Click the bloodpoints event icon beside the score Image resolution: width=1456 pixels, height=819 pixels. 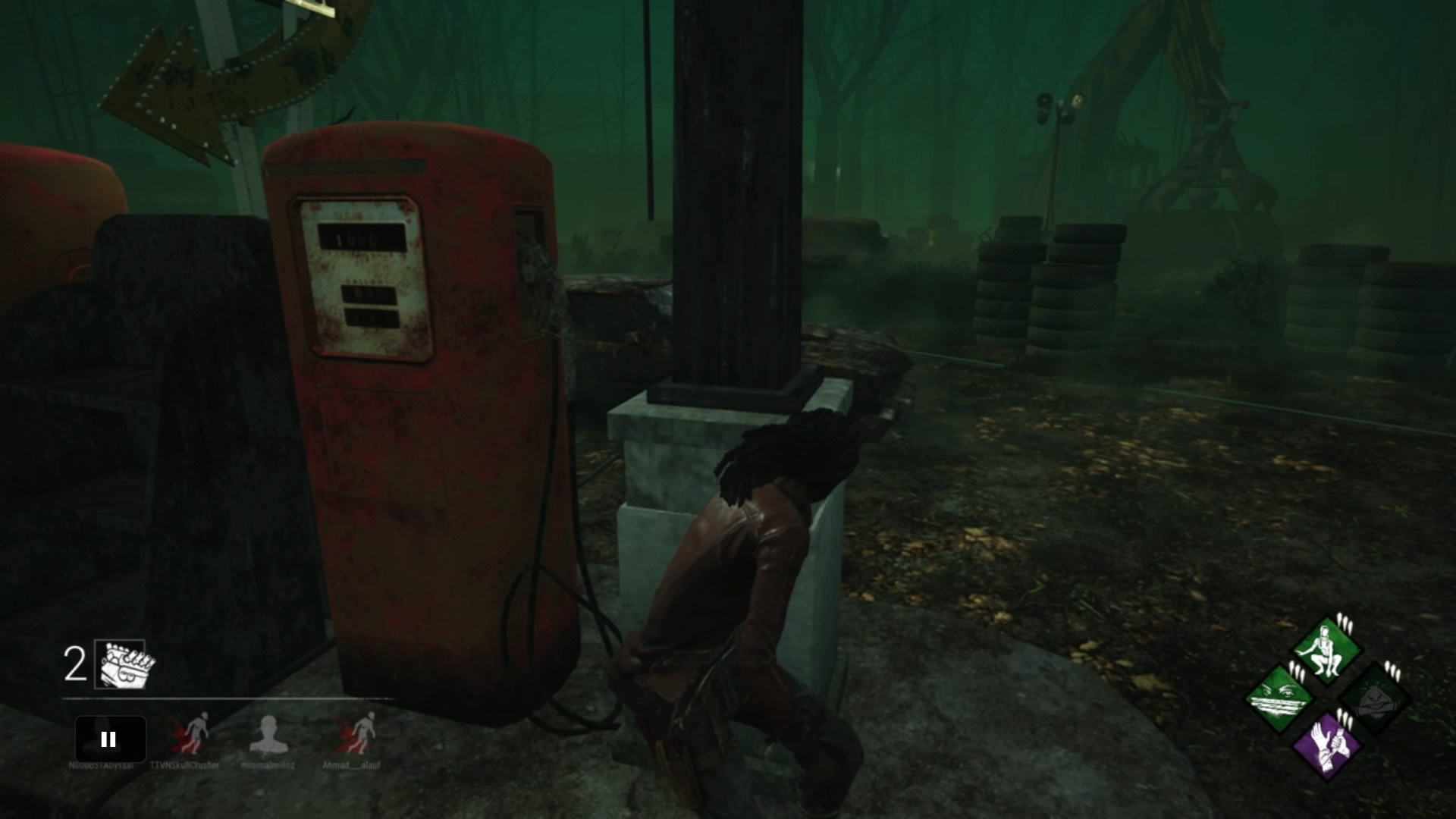120,664
